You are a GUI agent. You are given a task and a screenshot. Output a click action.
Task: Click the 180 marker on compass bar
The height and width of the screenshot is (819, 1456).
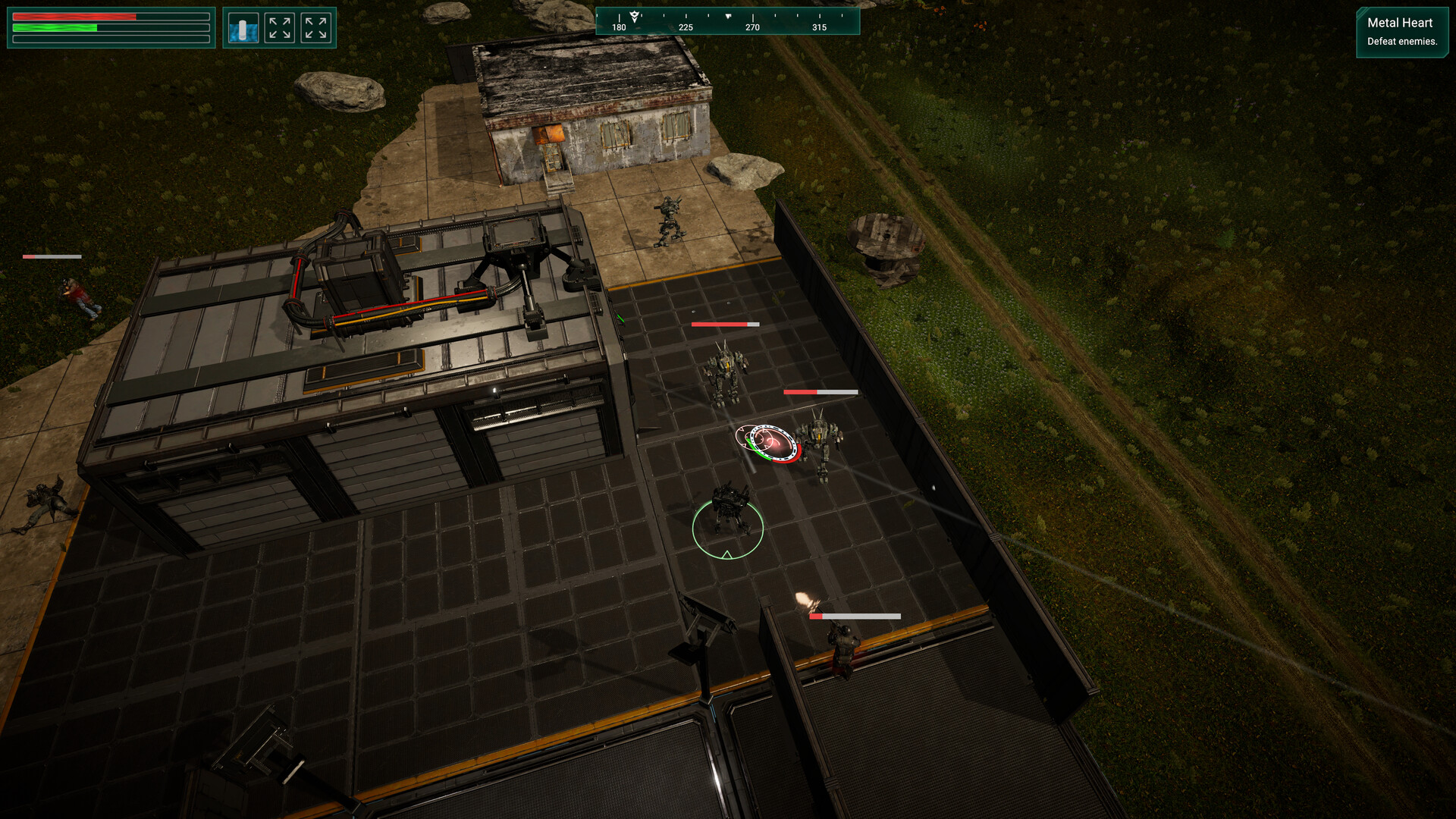pyautogui.click(x=618, y=27)
